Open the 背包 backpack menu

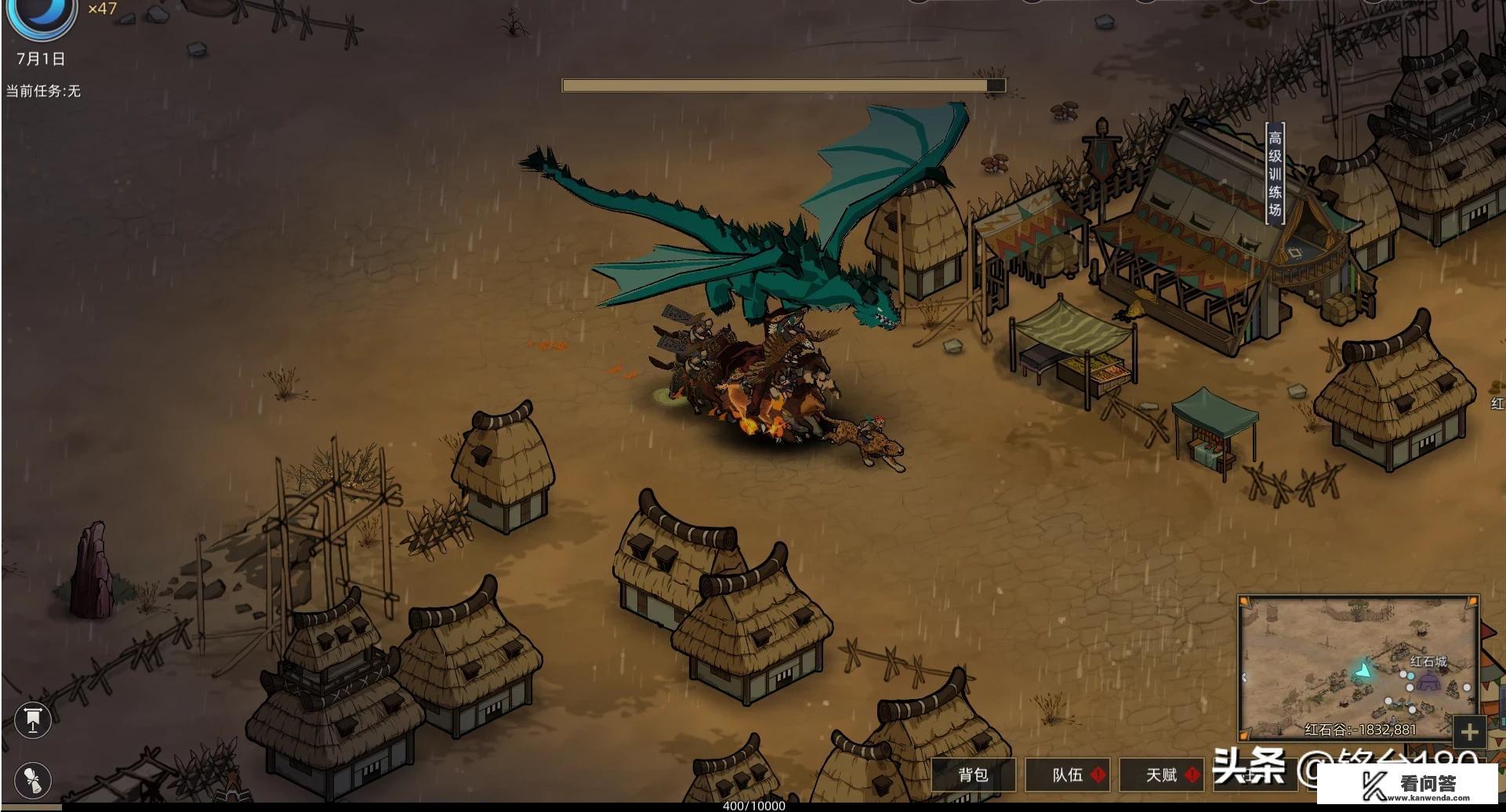coord(973,775)
